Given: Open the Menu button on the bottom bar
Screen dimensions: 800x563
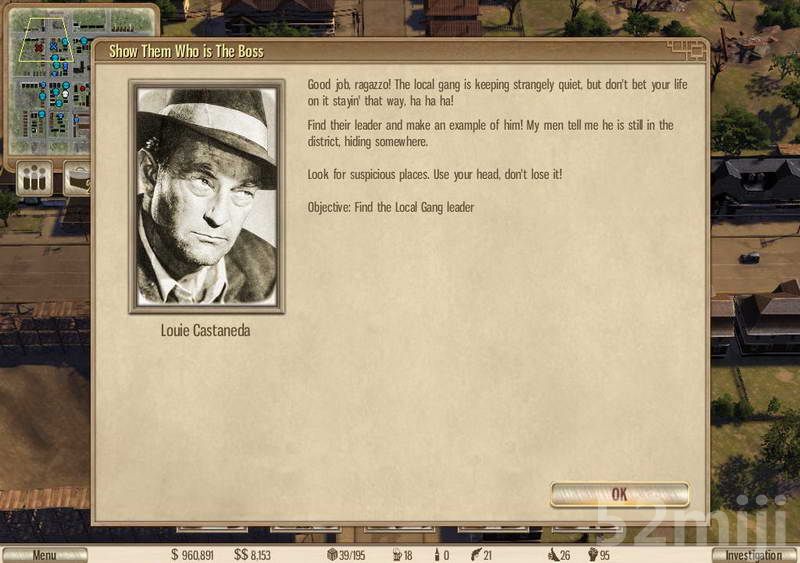Looking at the screenshot, I should (44, 555).
